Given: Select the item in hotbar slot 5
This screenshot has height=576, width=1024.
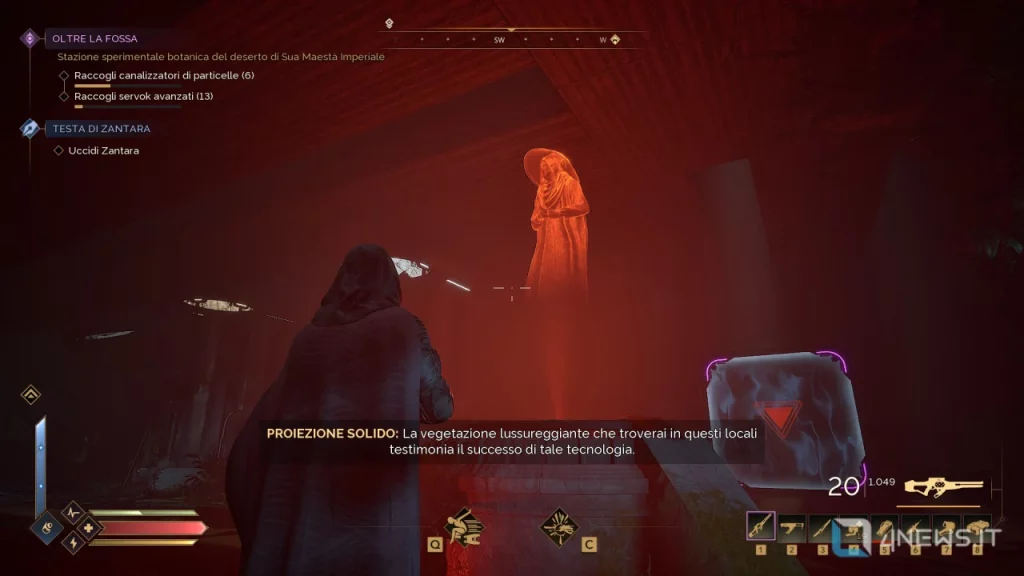Looking at the screenshot, I should 885,526.
